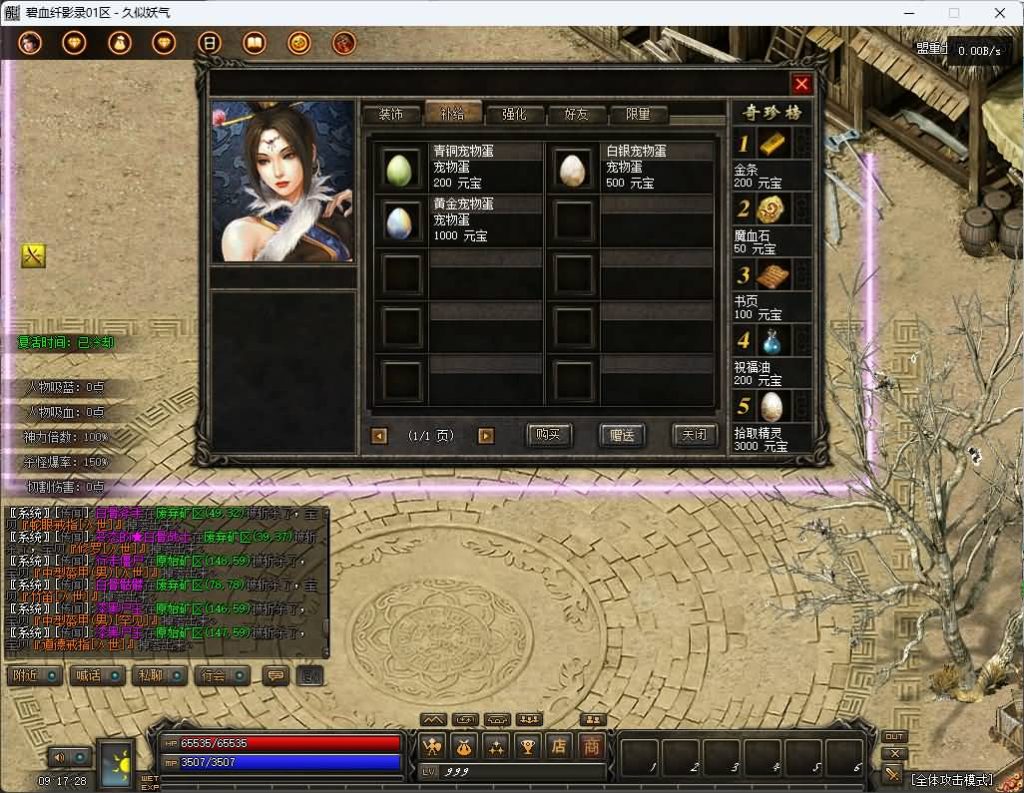The height and width of the screenshot is (793, 1024).
Task: Maximize the game window
Action: click(x=953, y=13)
